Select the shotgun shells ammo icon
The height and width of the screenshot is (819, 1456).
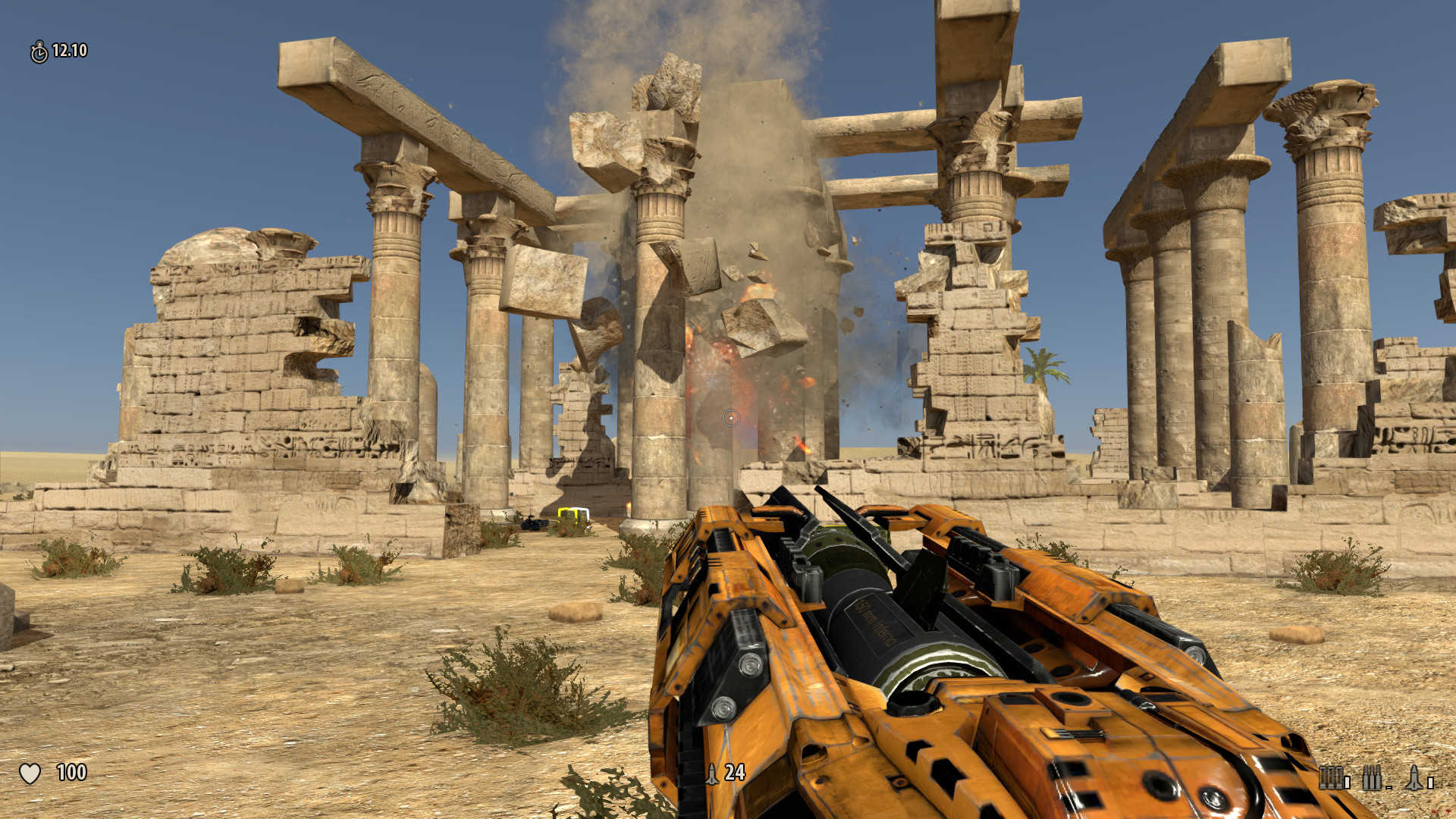pyautogui.click(x=1330, y=777)
